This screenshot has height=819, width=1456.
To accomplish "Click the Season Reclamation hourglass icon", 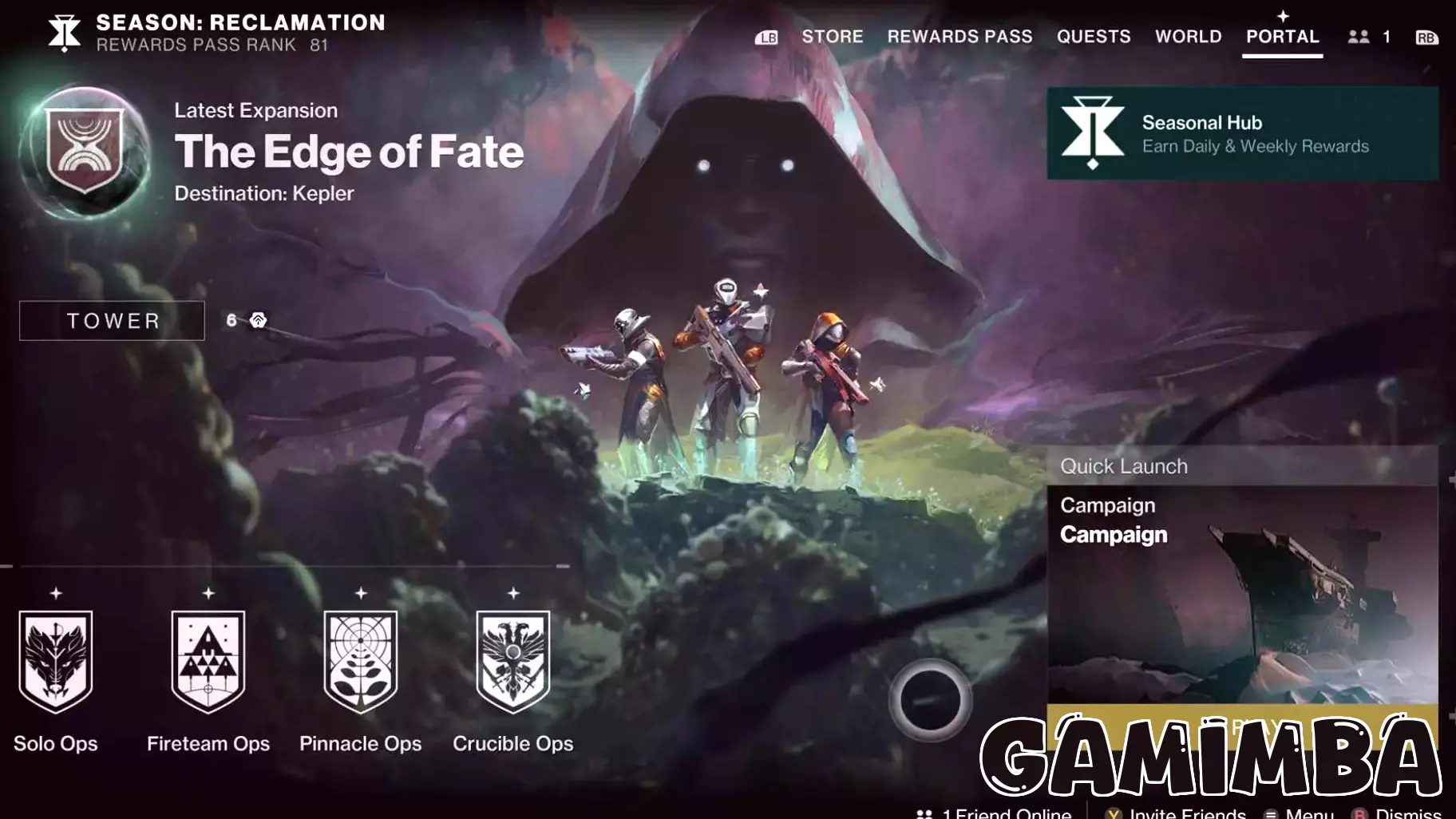I will pos(64,32).
